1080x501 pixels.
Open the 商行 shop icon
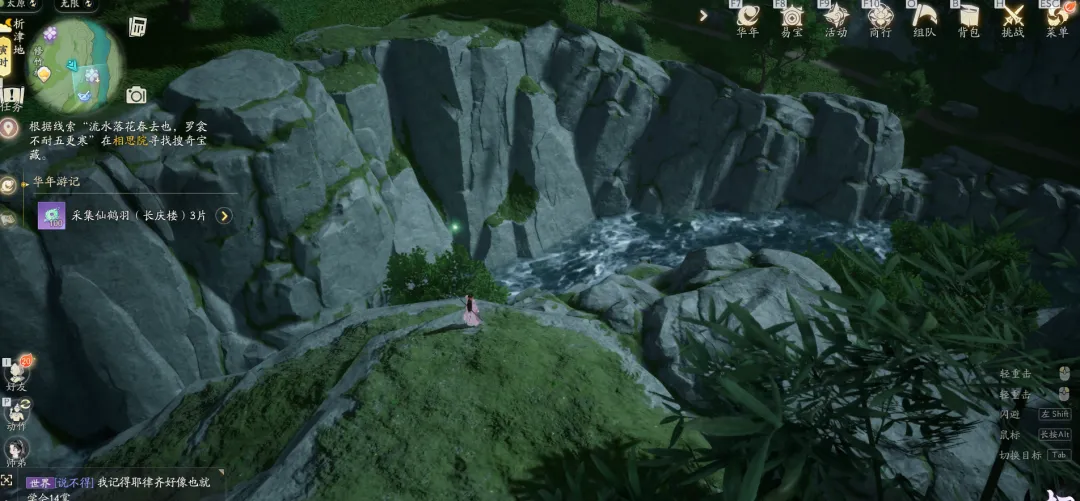pos(880,17)
